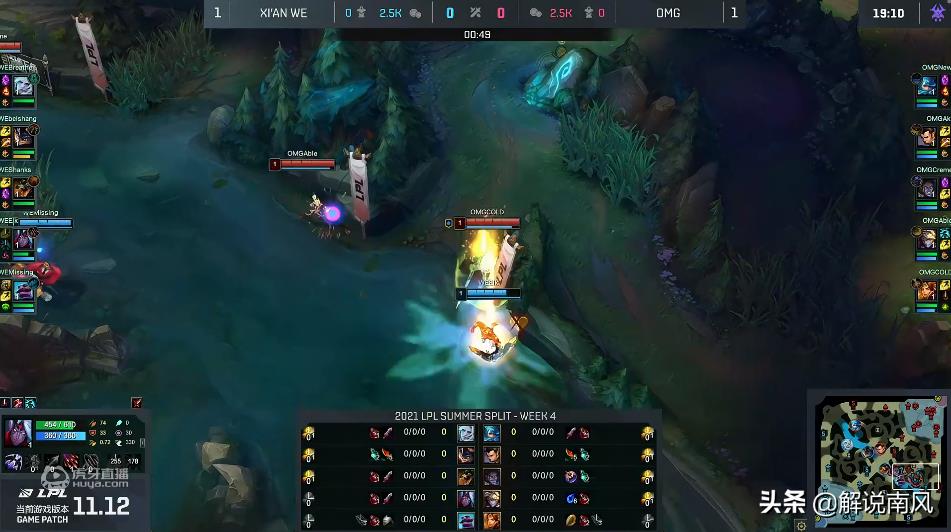Screen dimensions: 951x532
Task: Select OMGCOLD's champion portrait in sidebar
Action: [x=928, y=290]
